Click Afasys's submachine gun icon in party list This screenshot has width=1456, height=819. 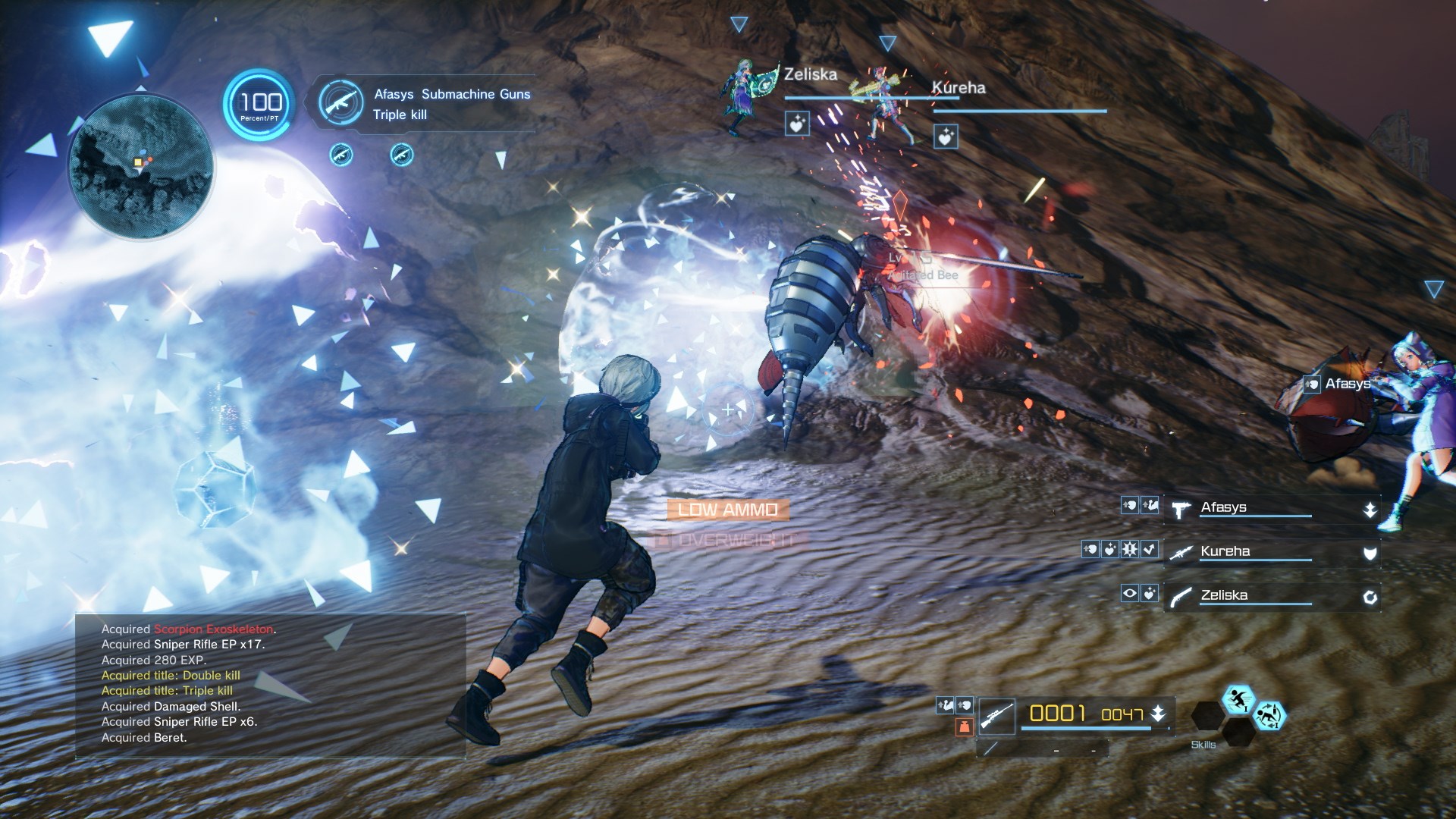(x=1181, y=510)
